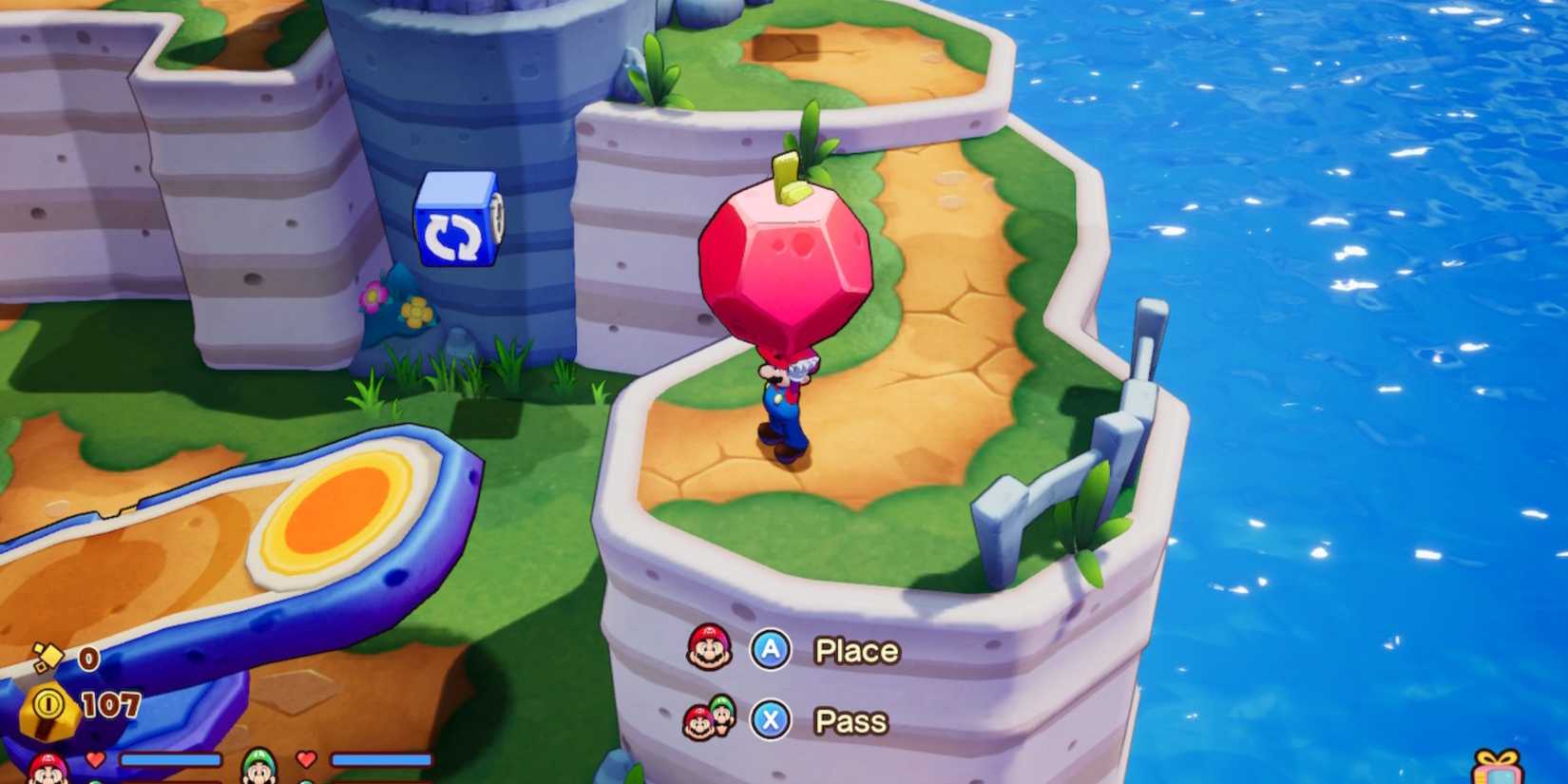Screen dimensions: 1568x784
Task: Choose the Place action
Action: 854,650
